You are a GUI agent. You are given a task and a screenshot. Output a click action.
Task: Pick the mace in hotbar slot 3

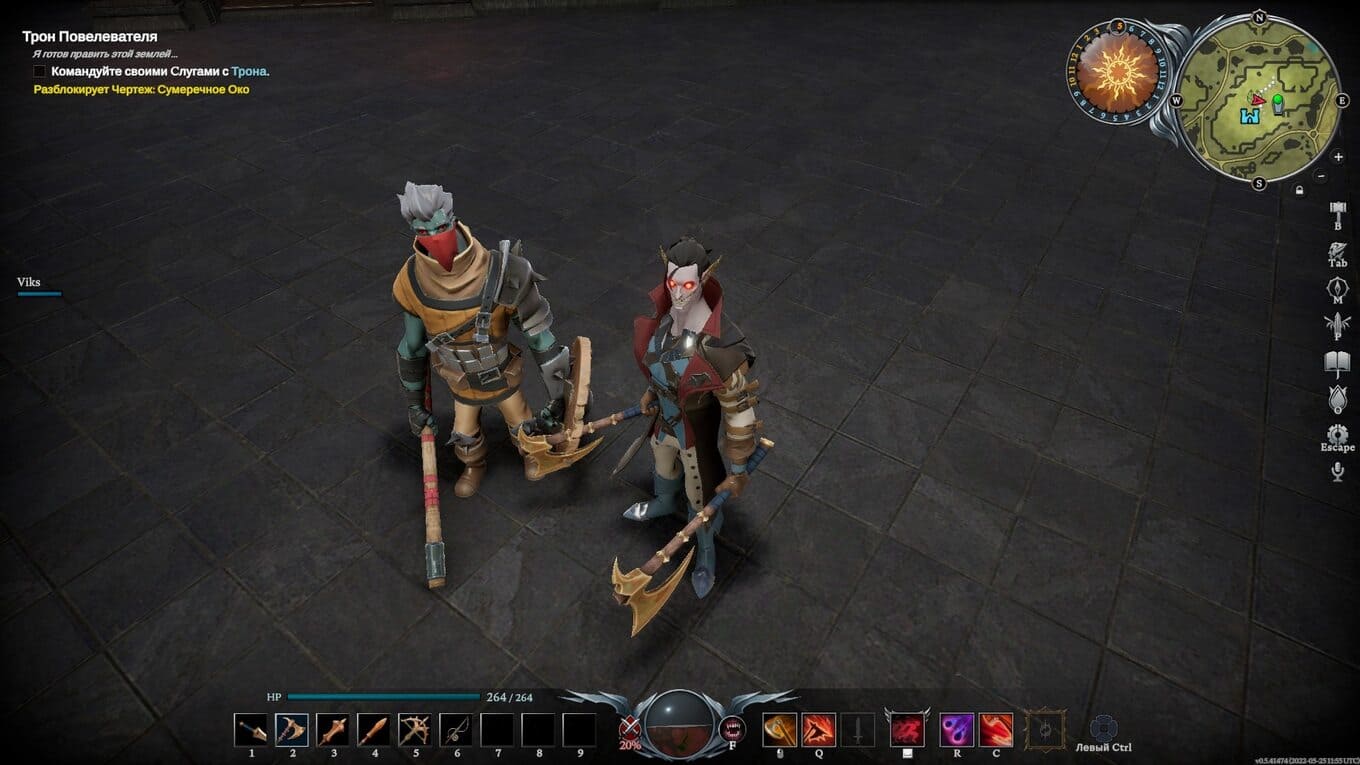[333, 730]
